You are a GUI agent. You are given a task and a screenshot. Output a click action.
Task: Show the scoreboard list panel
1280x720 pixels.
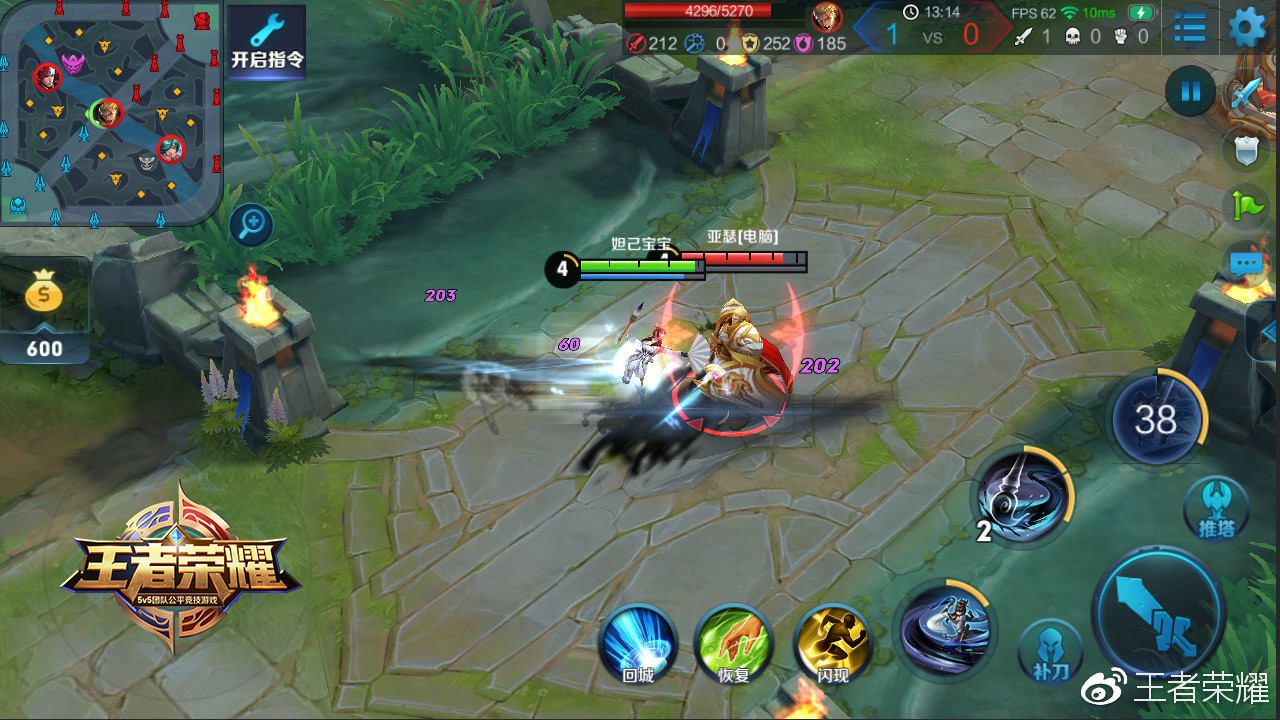tap(1189, 27)
